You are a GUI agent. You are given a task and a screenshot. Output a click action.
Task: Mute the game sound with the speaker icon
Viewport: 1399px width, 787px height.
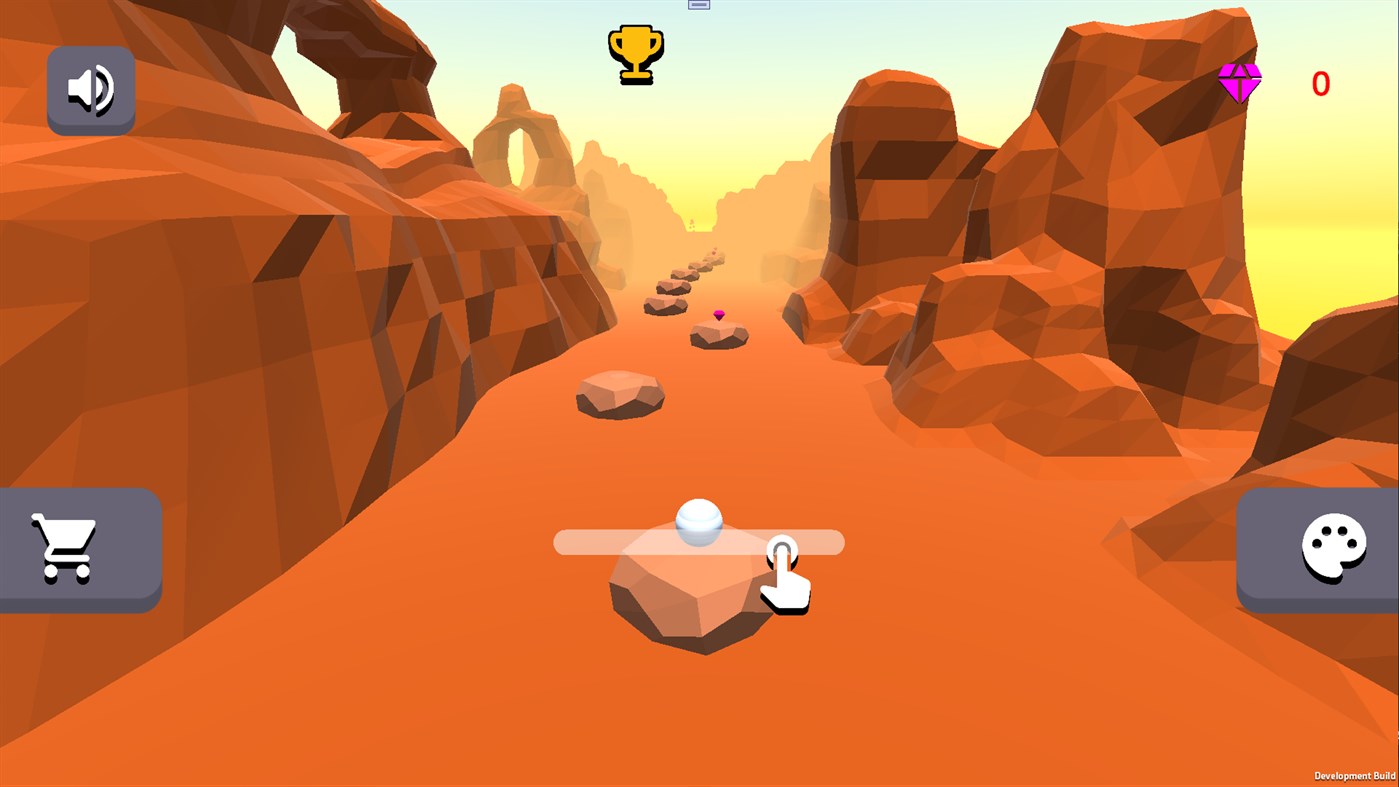(91, 89)
